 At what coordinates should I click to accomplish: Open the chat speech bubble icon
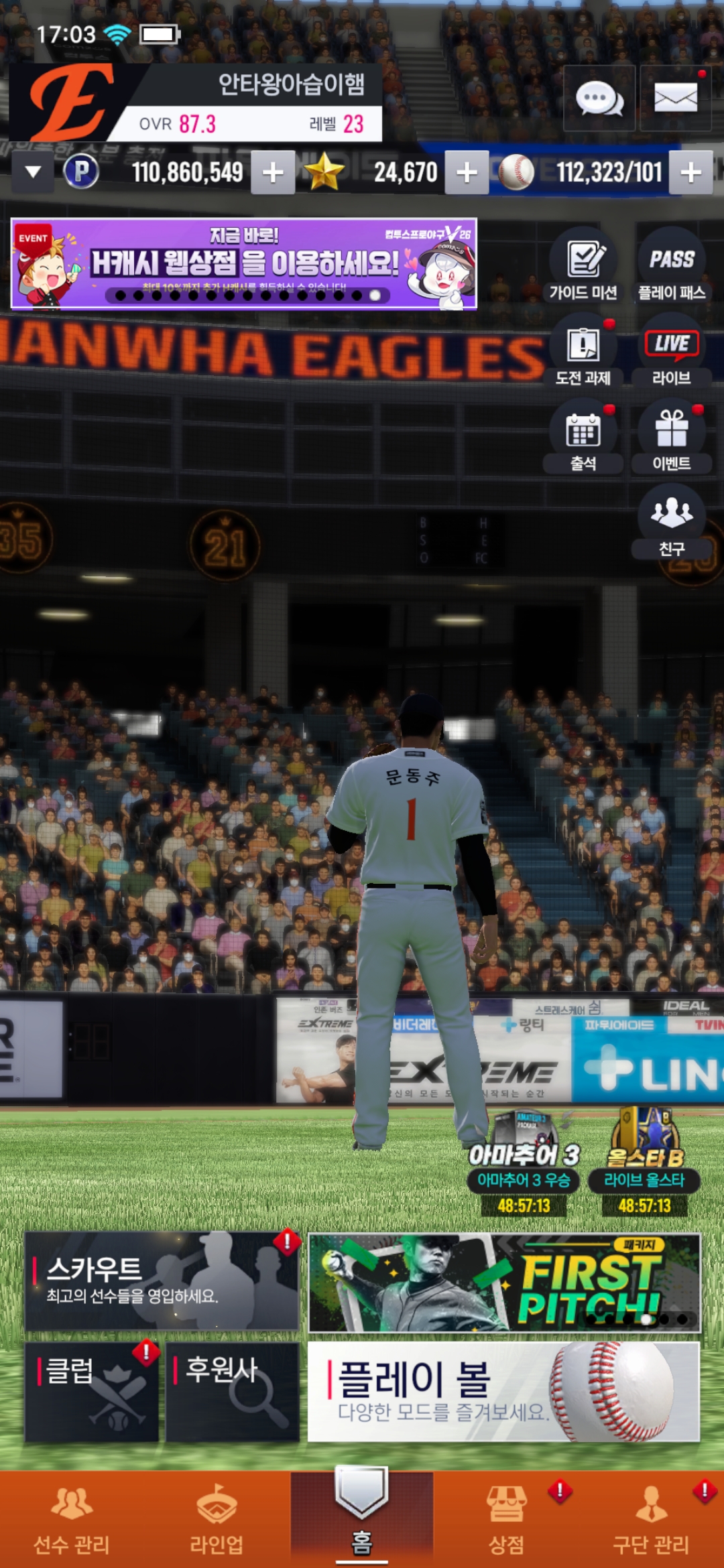599,99
